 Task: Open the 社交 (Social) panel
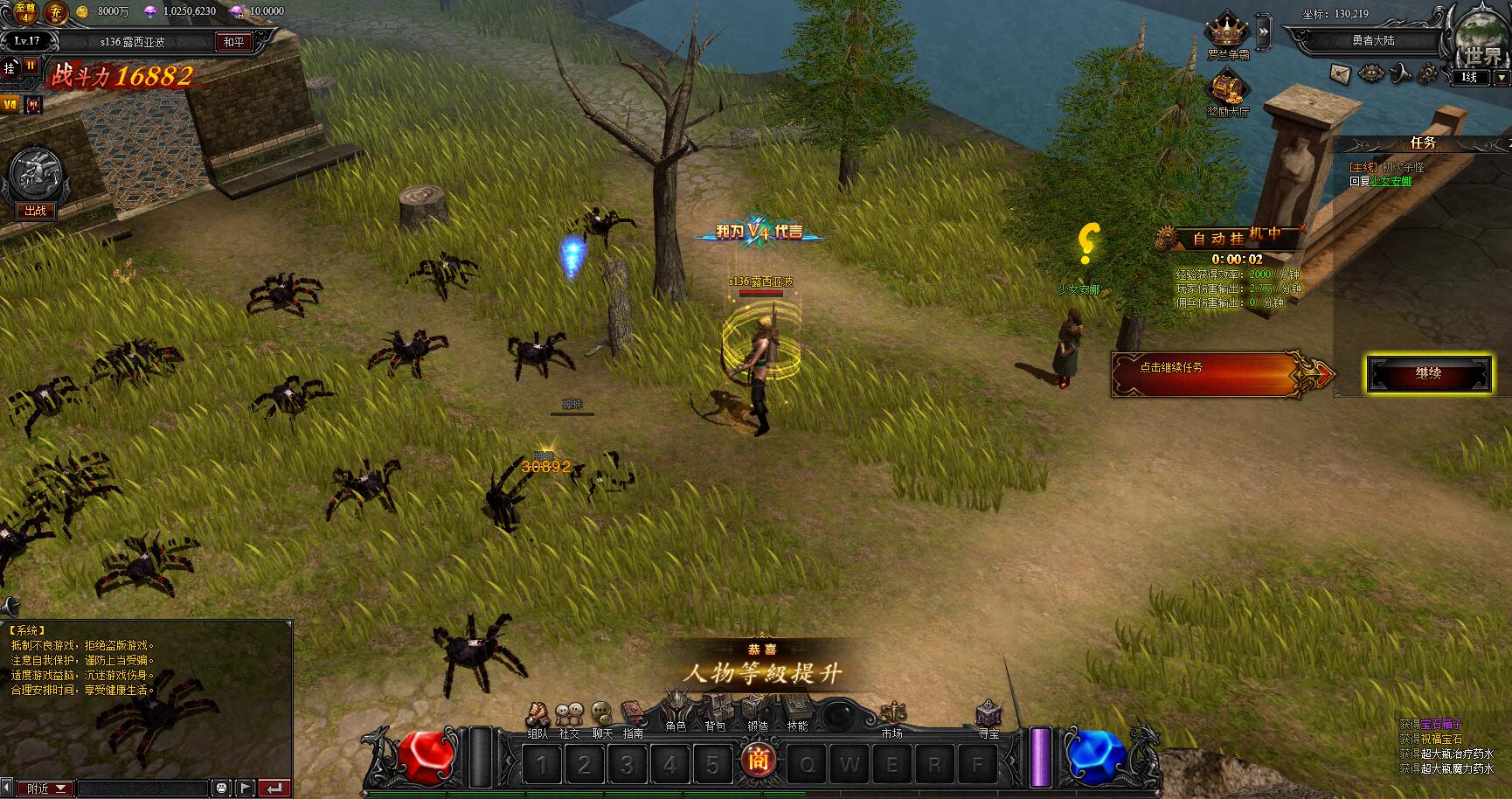click(569, 717)
